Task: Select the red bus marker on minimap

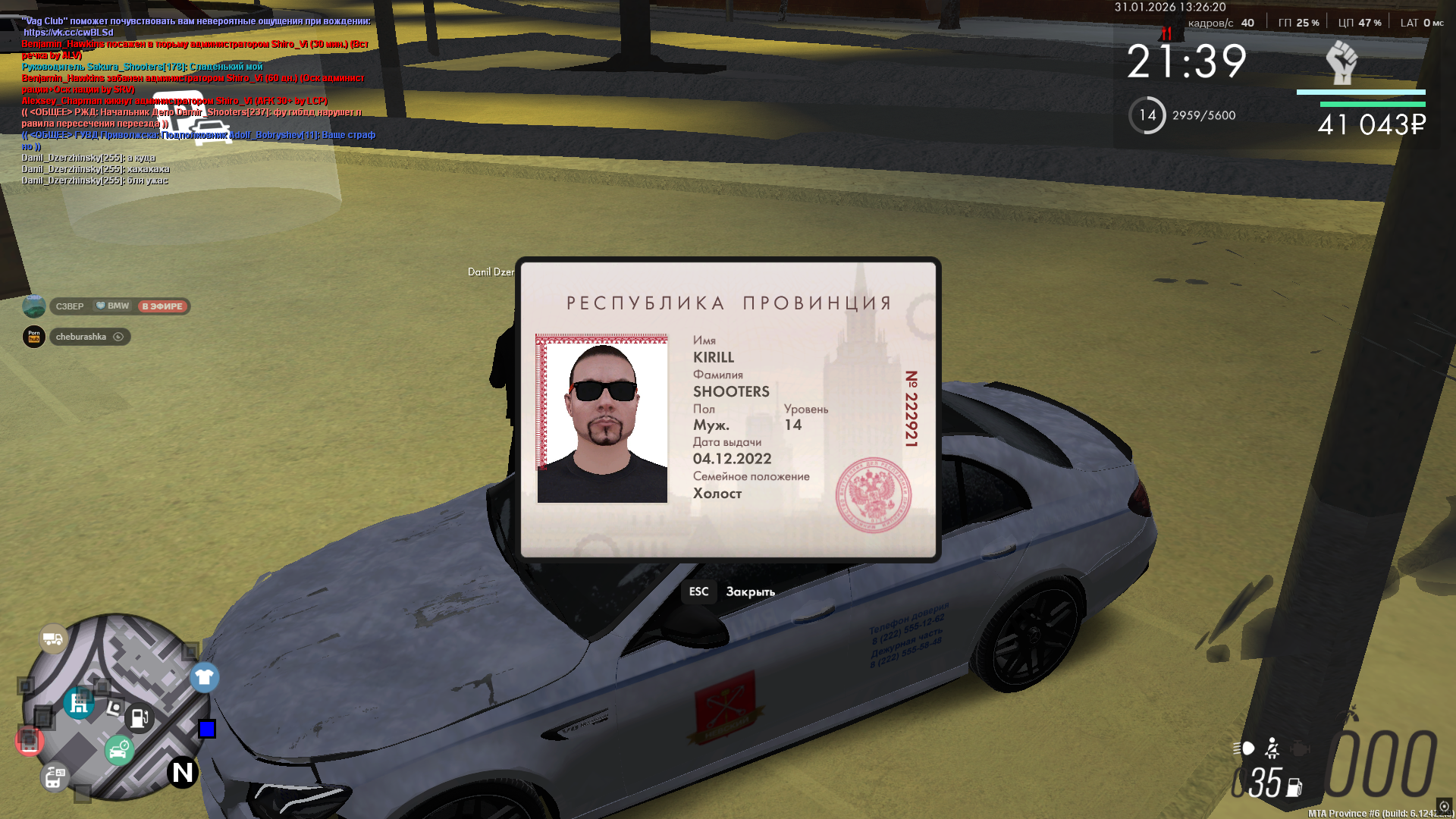Action: click(29, 741)
